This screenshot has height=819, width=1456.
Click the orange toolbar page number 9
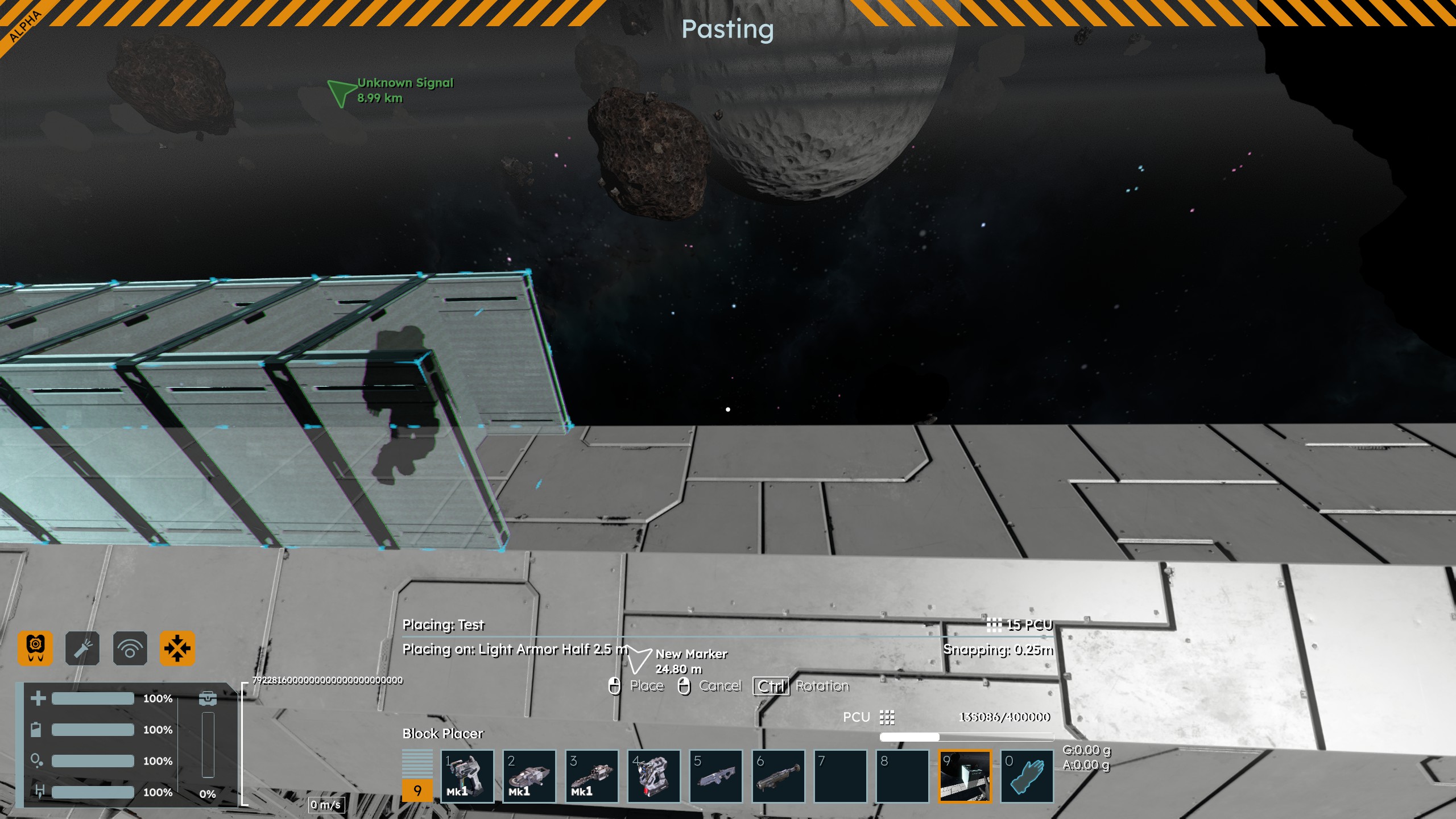[x=417, y=791]
